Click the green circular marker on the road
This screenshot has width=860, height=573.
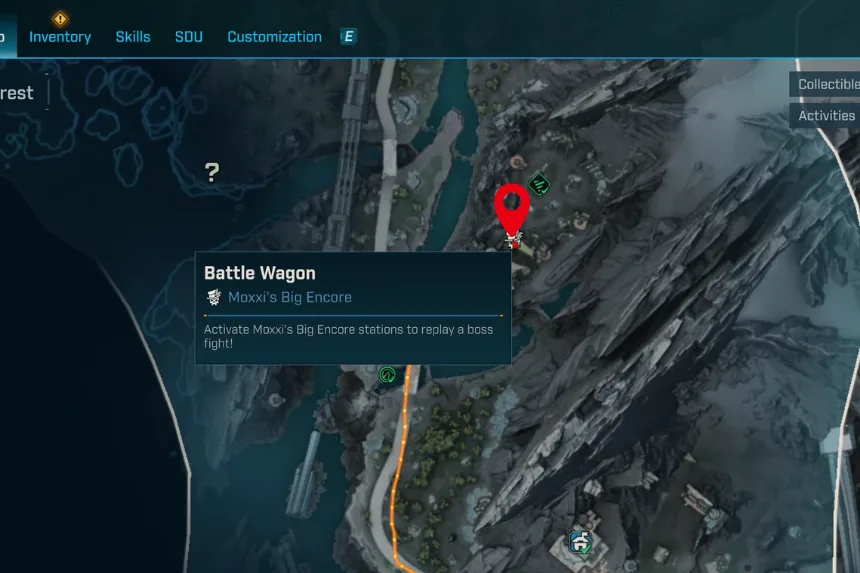[387, 375]
